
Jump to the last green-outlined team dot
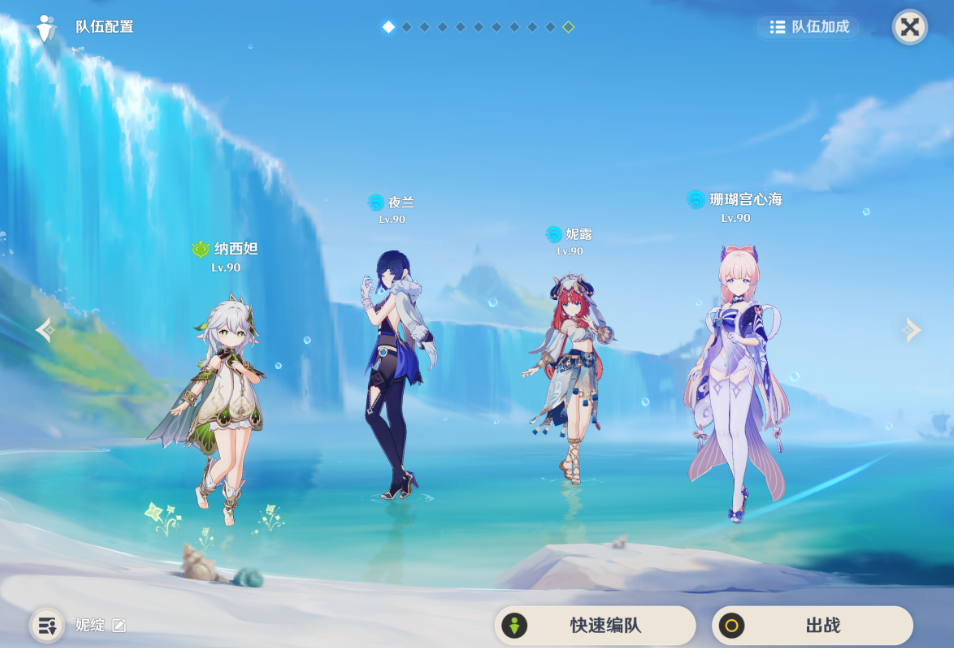click(568, 27)
